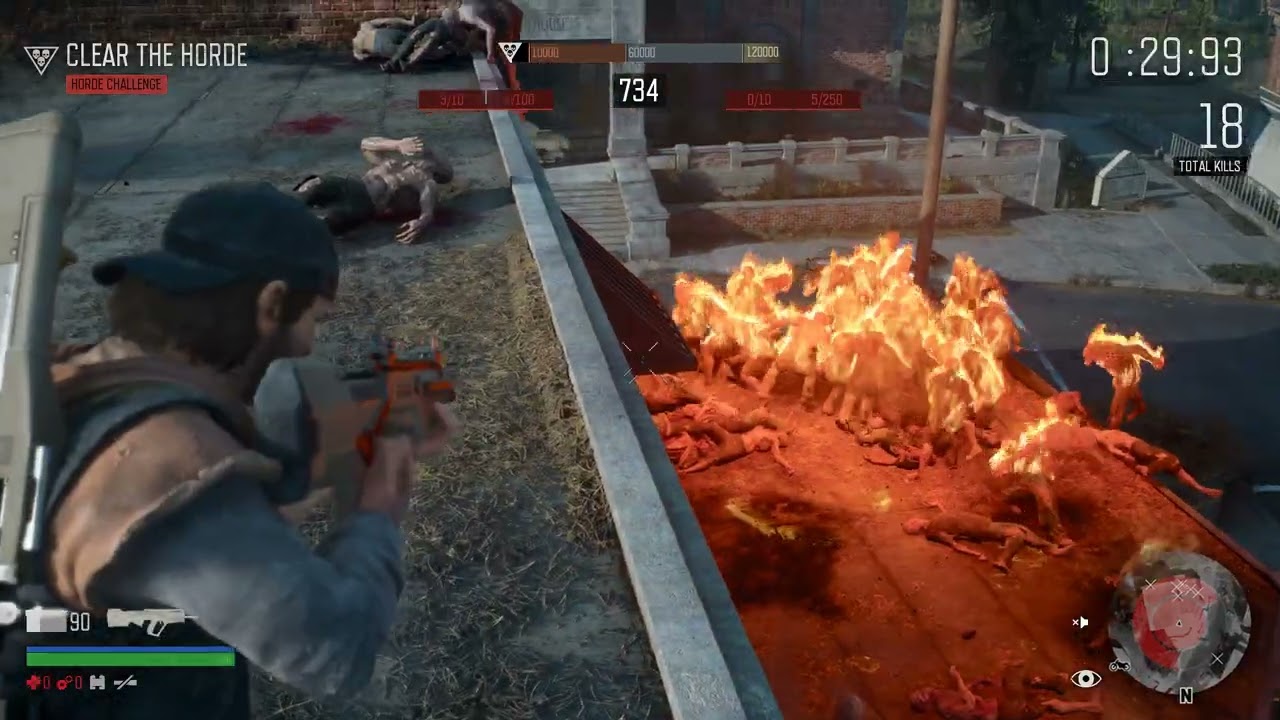Screen dimensions: 1280x720
Task: Select the white binoculars icon
Action: tap(98, 683)
